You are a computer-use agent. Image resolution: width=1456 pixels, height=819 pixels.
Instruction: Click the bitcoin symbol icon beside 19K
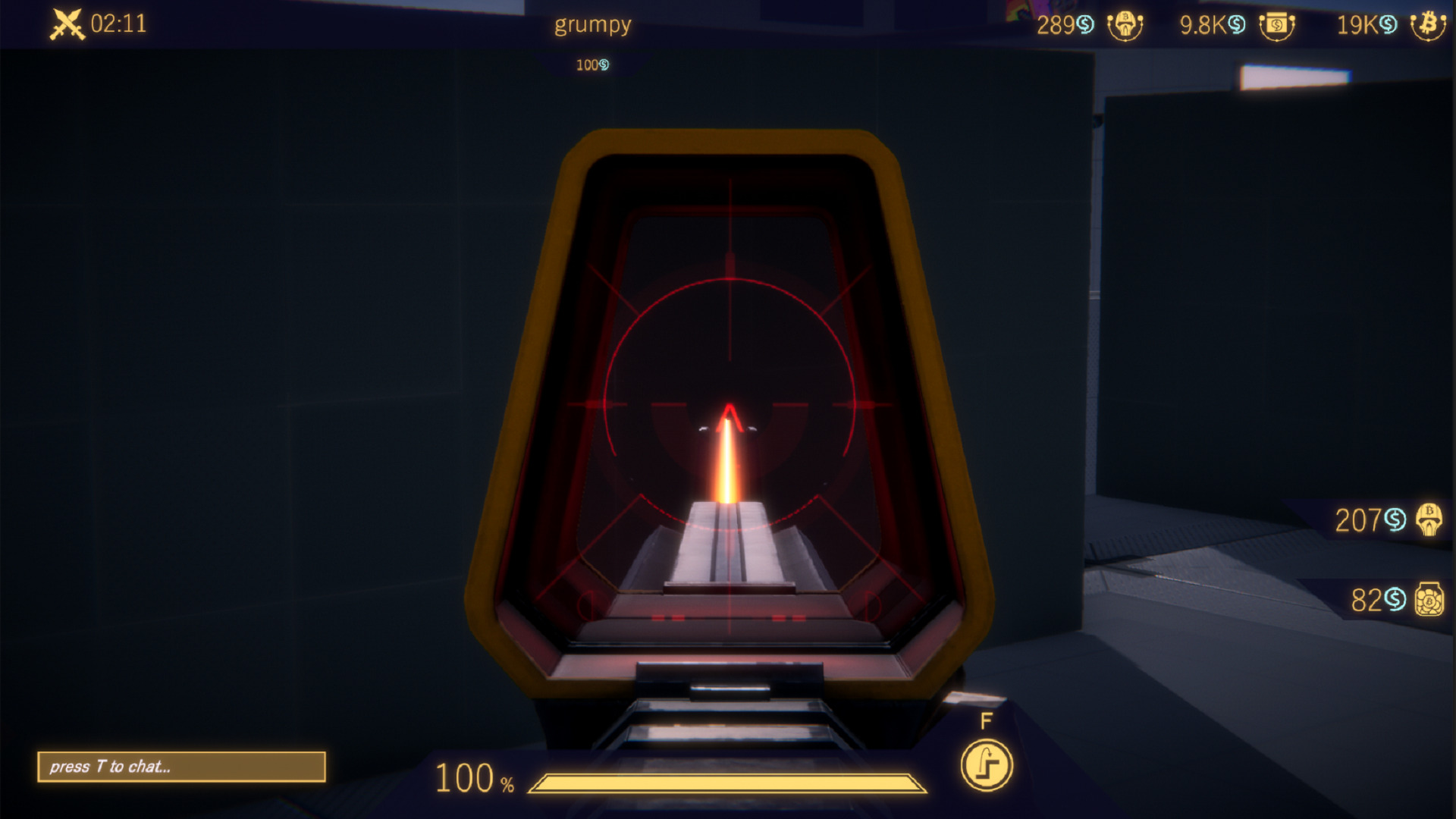click(1428, 26)
